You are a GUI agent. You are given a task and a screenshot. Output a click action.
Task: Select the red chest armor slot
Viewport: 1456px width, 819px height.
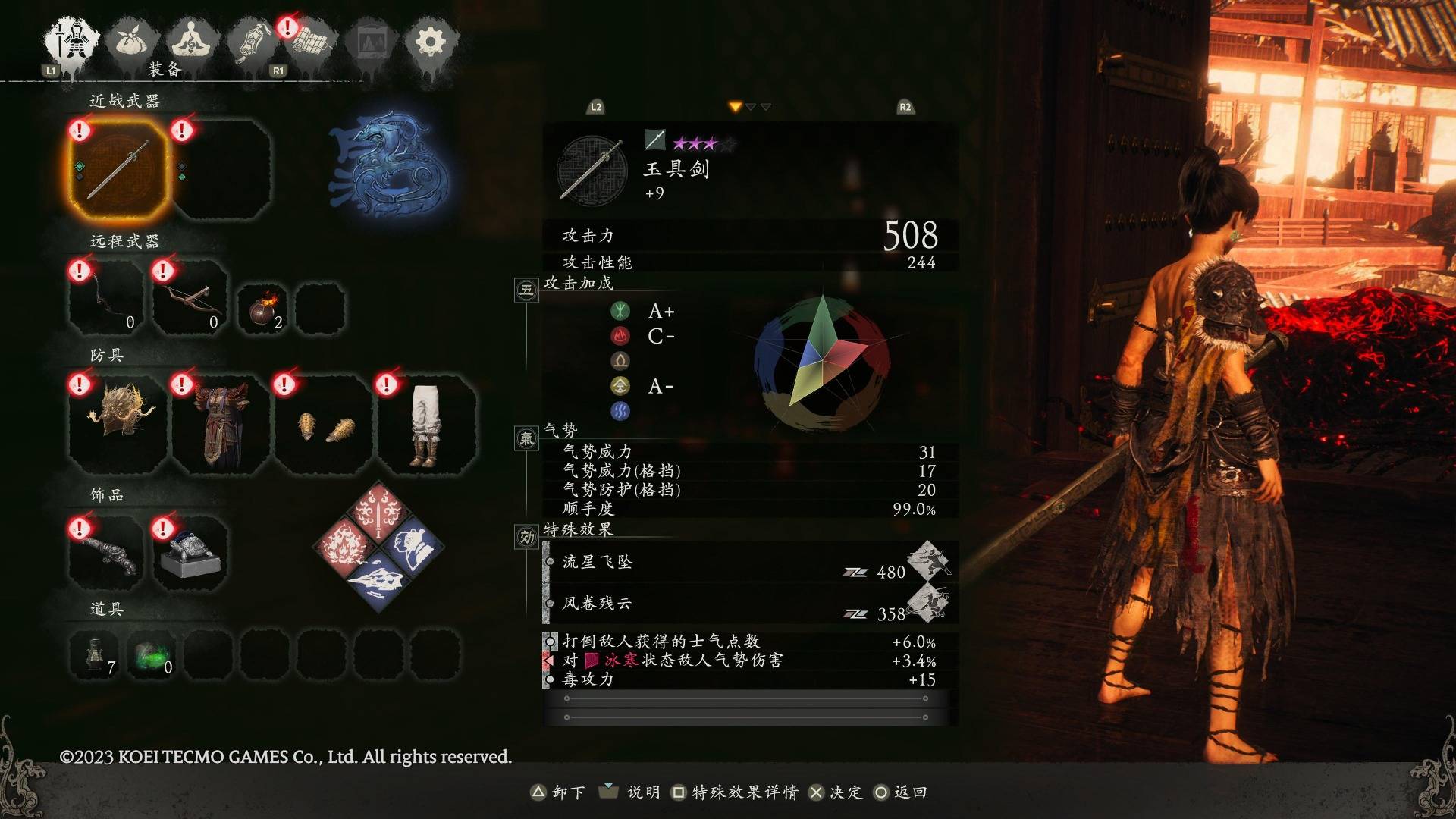pos(221,423)
